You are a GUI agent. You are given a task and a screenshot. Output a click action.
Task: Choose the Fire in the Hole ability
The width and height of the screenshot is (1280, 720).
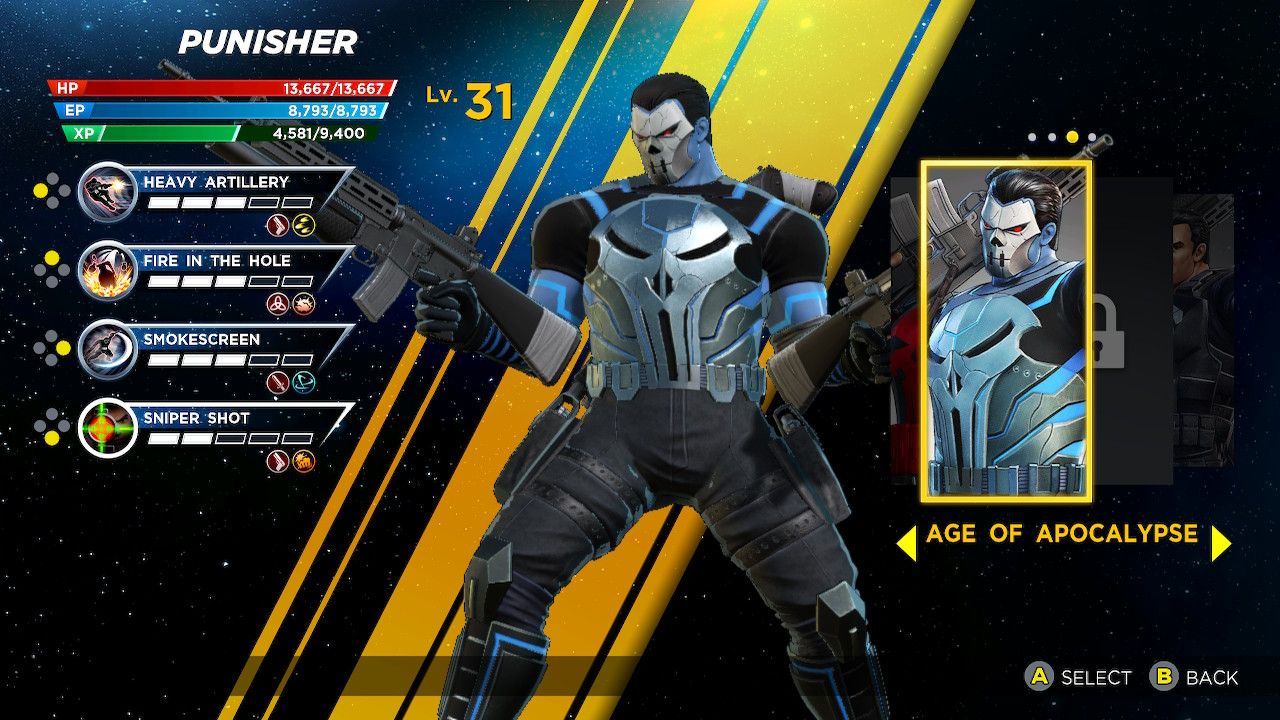tap(107, 270)
